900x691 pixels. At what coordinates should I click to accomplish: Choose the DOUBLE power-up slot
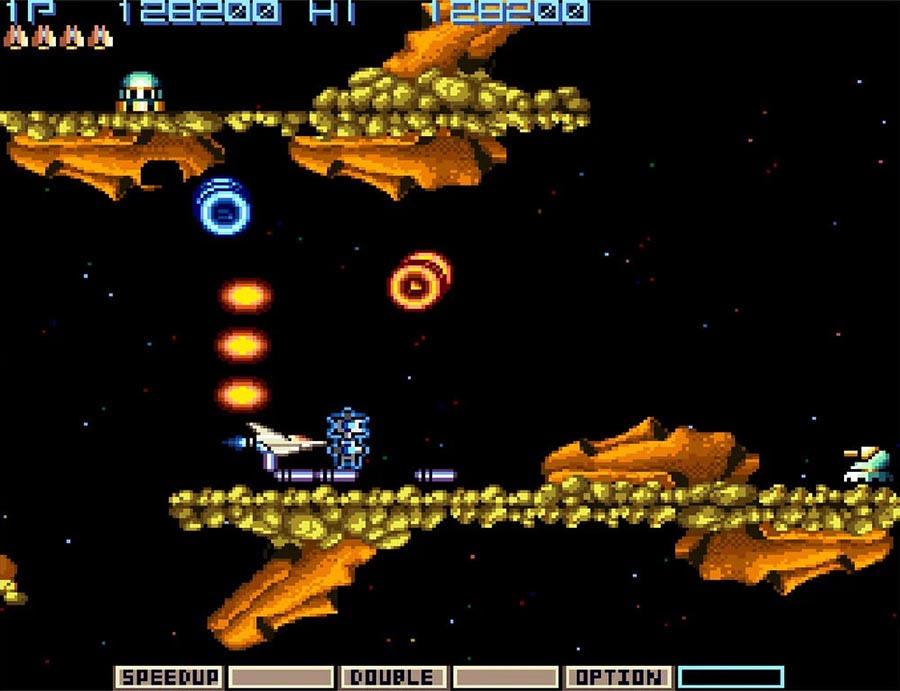click(394, 677)
